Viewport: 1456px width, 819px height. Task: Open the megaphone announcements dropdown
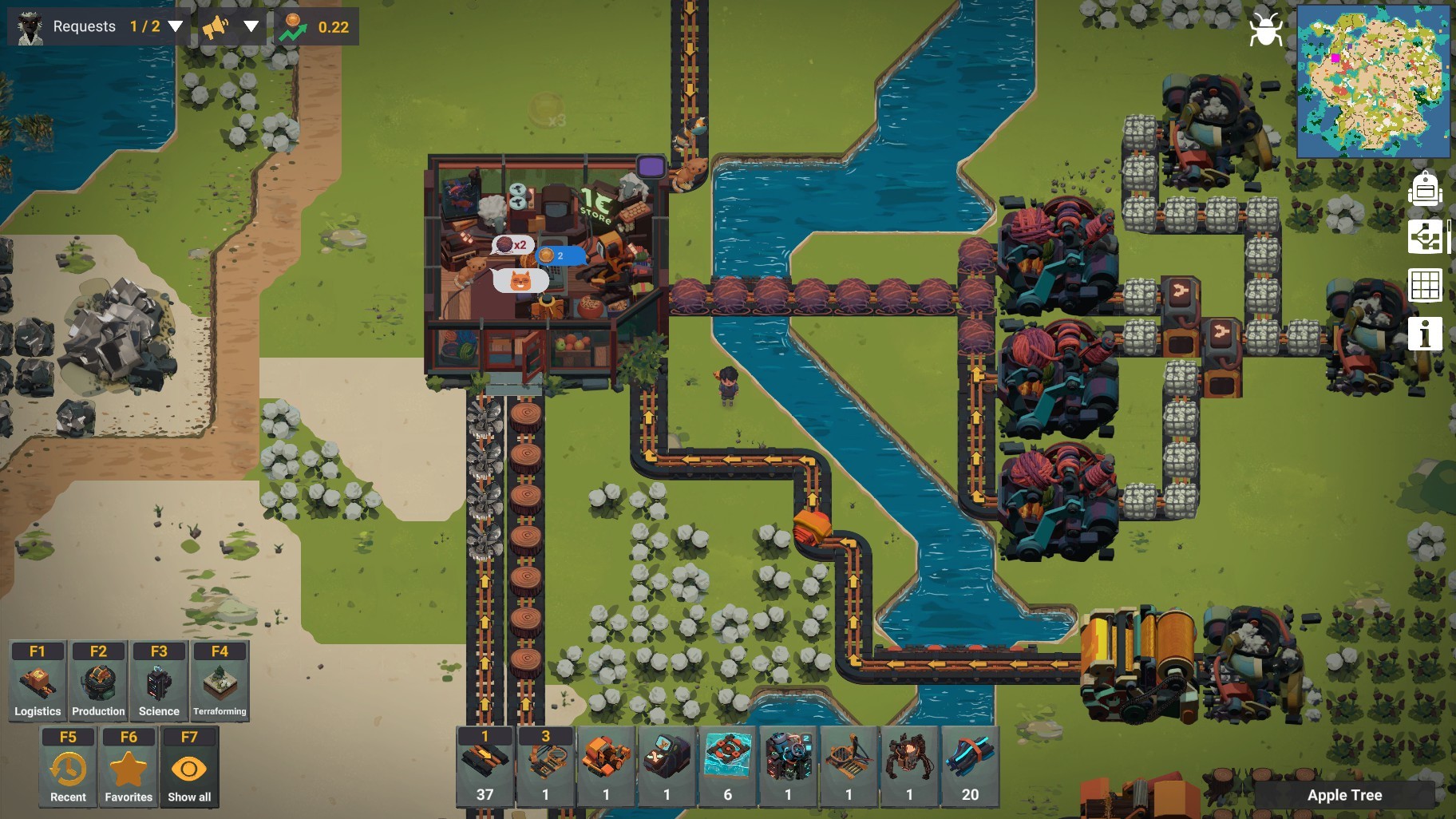(250, 26)
